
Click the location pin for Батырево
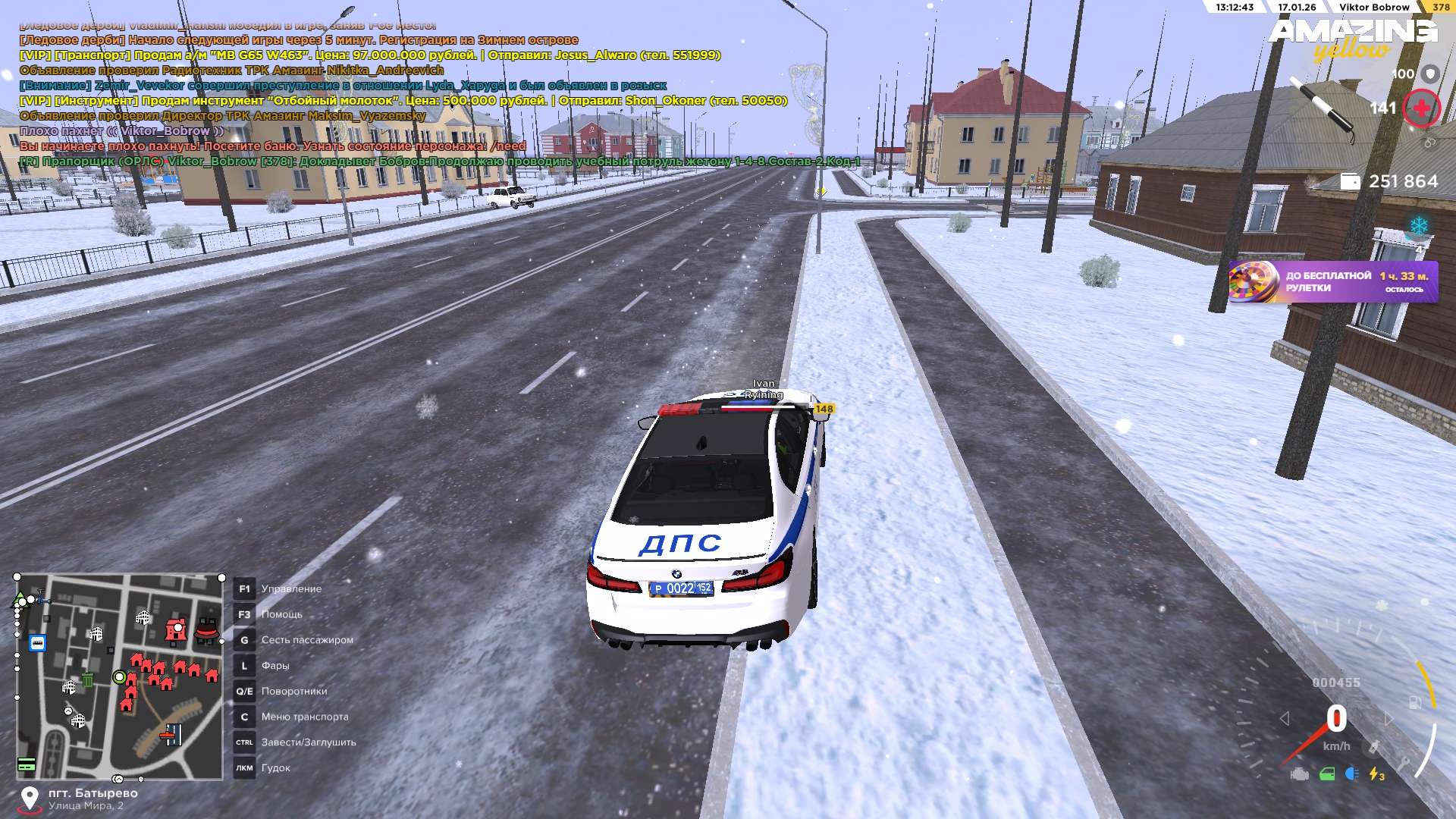pyautogui.click(x=30, y=798)
